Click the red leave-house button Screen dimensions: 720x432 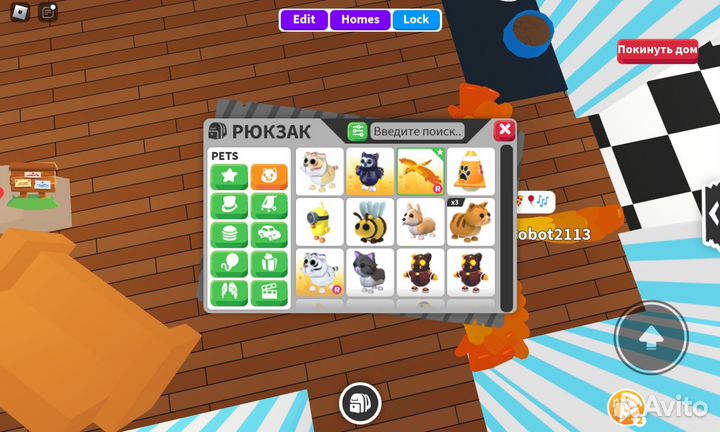[x=657, y=50]
